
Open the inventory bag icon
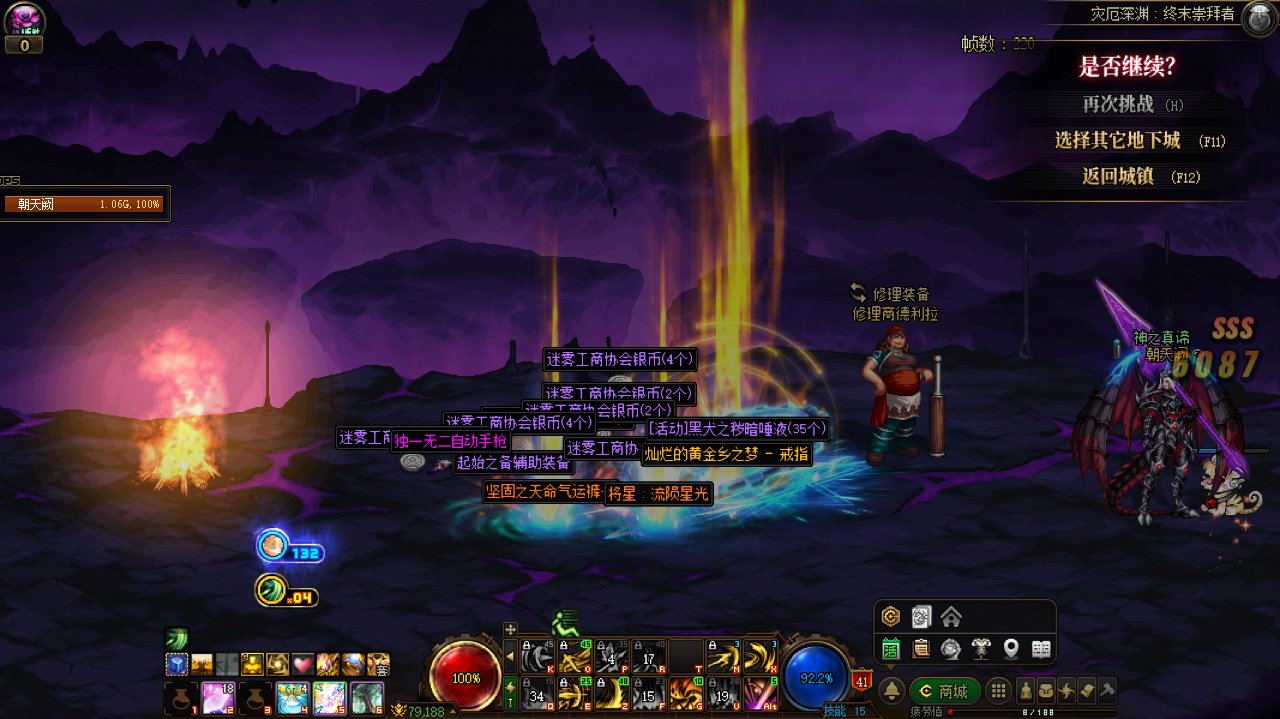point(1045,691)
